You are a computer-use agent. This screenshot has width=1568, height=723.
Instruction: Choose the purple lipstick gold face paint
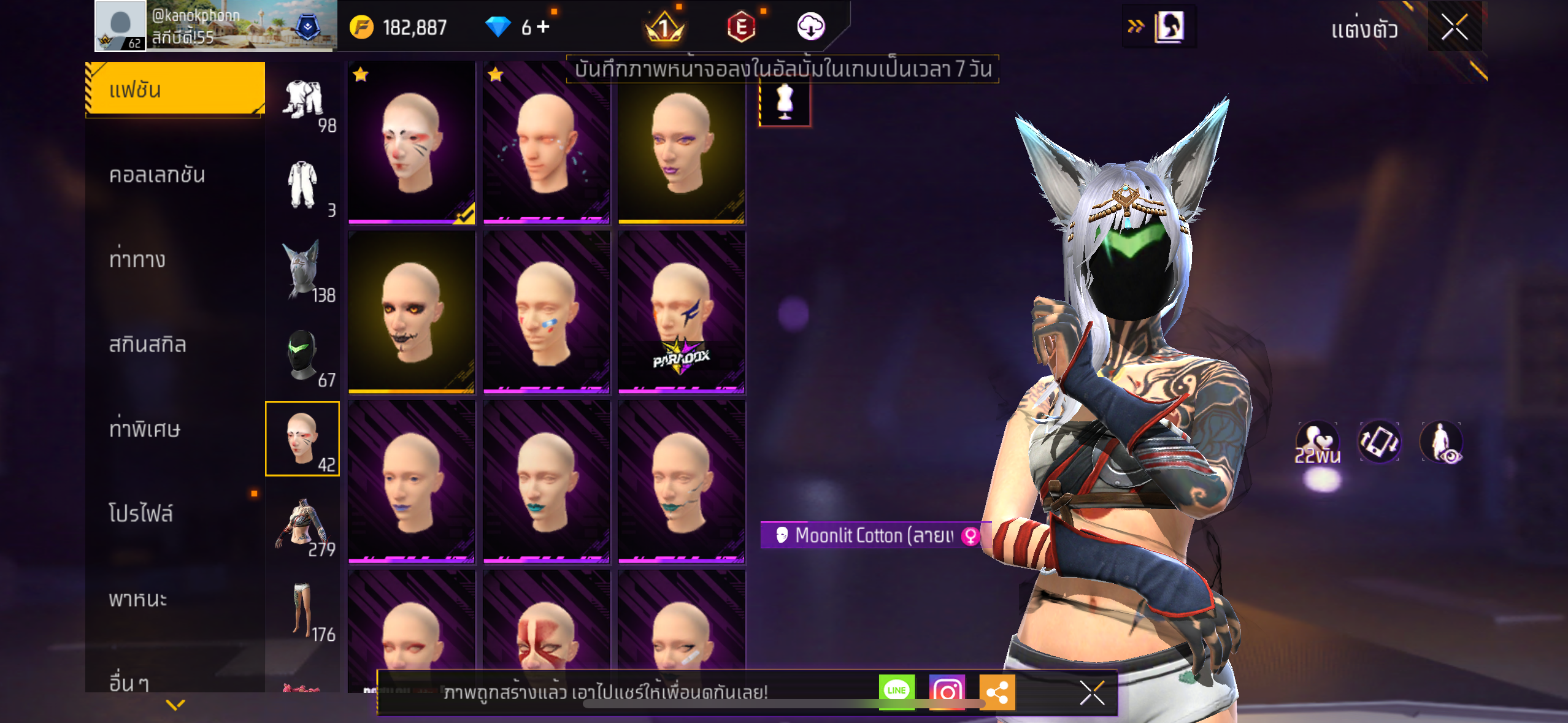coord(681,142)
